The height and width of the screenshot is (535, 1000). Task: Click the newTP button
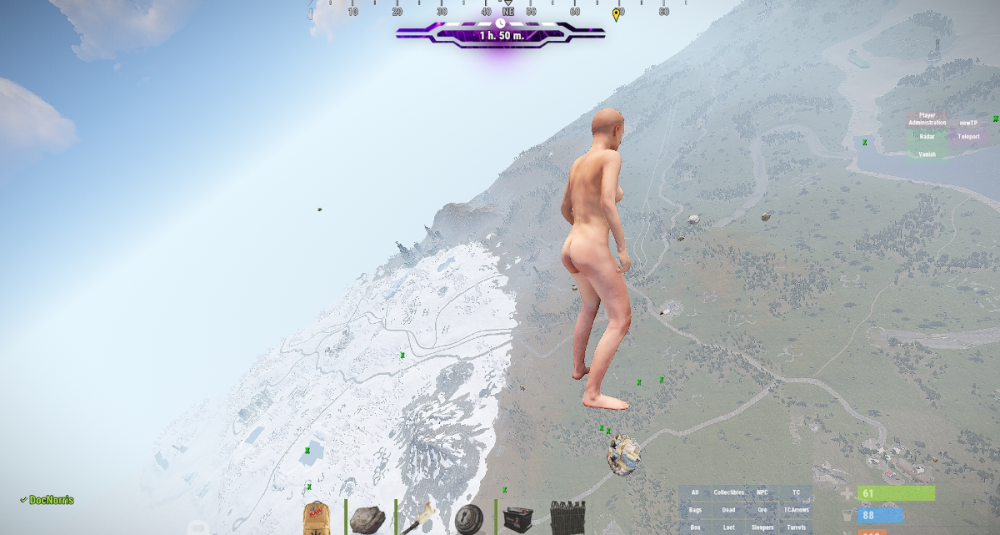coord(967,120)
